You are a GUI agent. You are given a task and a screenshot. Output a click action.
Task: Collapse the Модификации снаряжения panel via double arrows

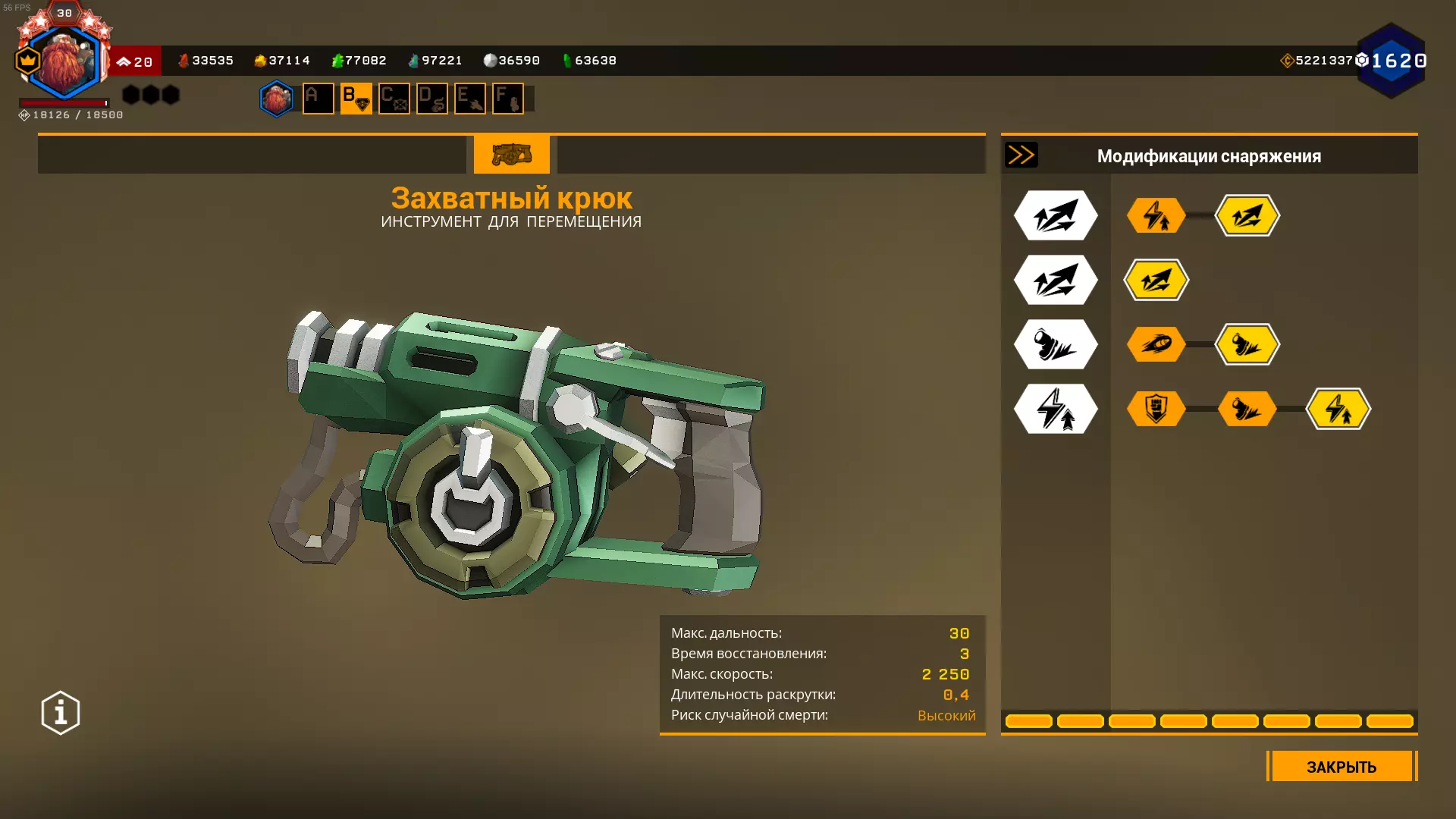click(1021, 155)
